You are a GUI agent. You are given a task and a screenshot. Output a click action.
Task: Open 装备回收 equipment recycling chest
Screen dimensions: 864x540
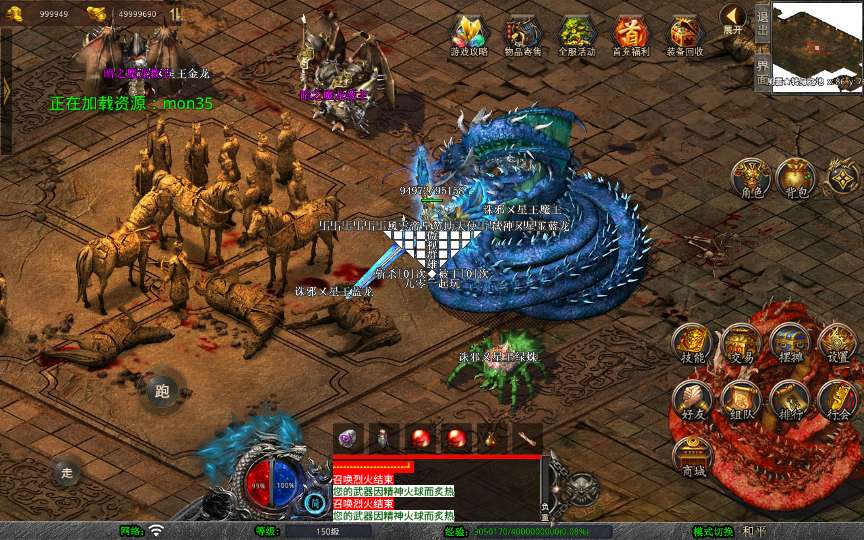[x=685, y=36]
